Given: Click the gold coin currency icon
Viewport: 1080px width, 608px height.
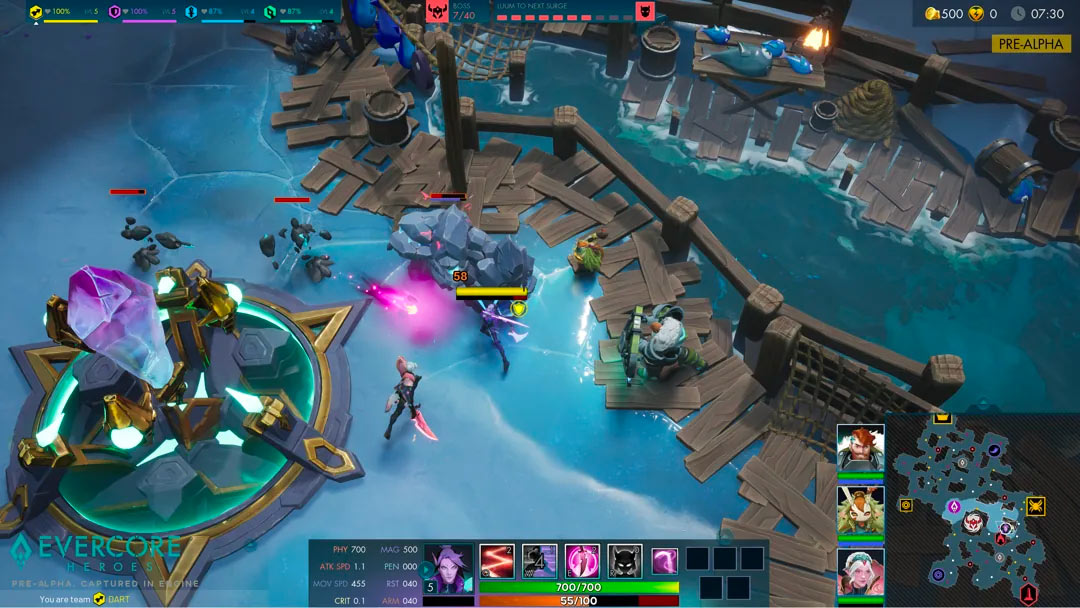Looking at the screenshot, I should coord(932,13).
